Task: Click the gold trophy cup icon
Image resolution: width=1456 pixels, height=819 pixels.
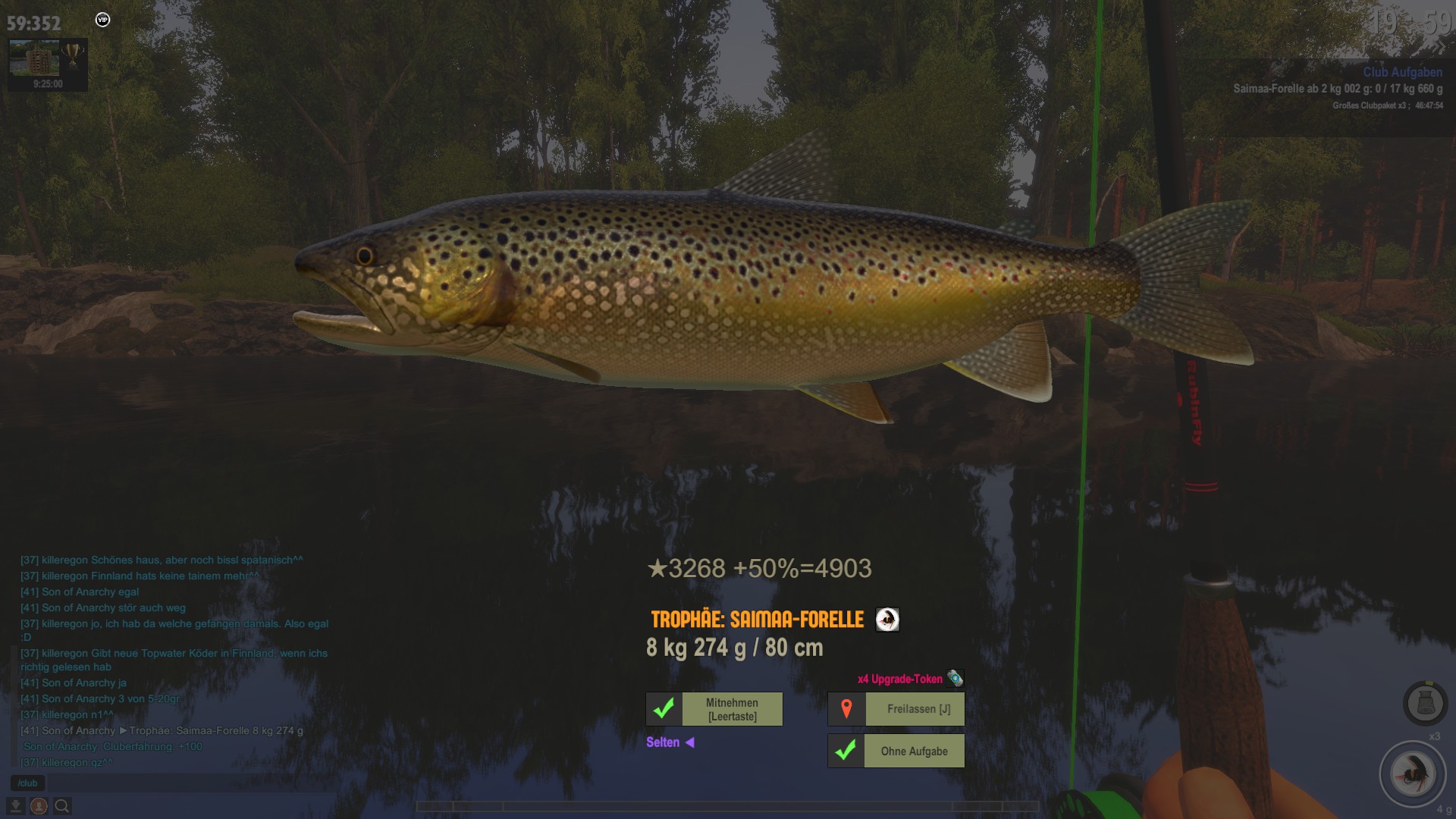Action: click(x=74, y=55)
